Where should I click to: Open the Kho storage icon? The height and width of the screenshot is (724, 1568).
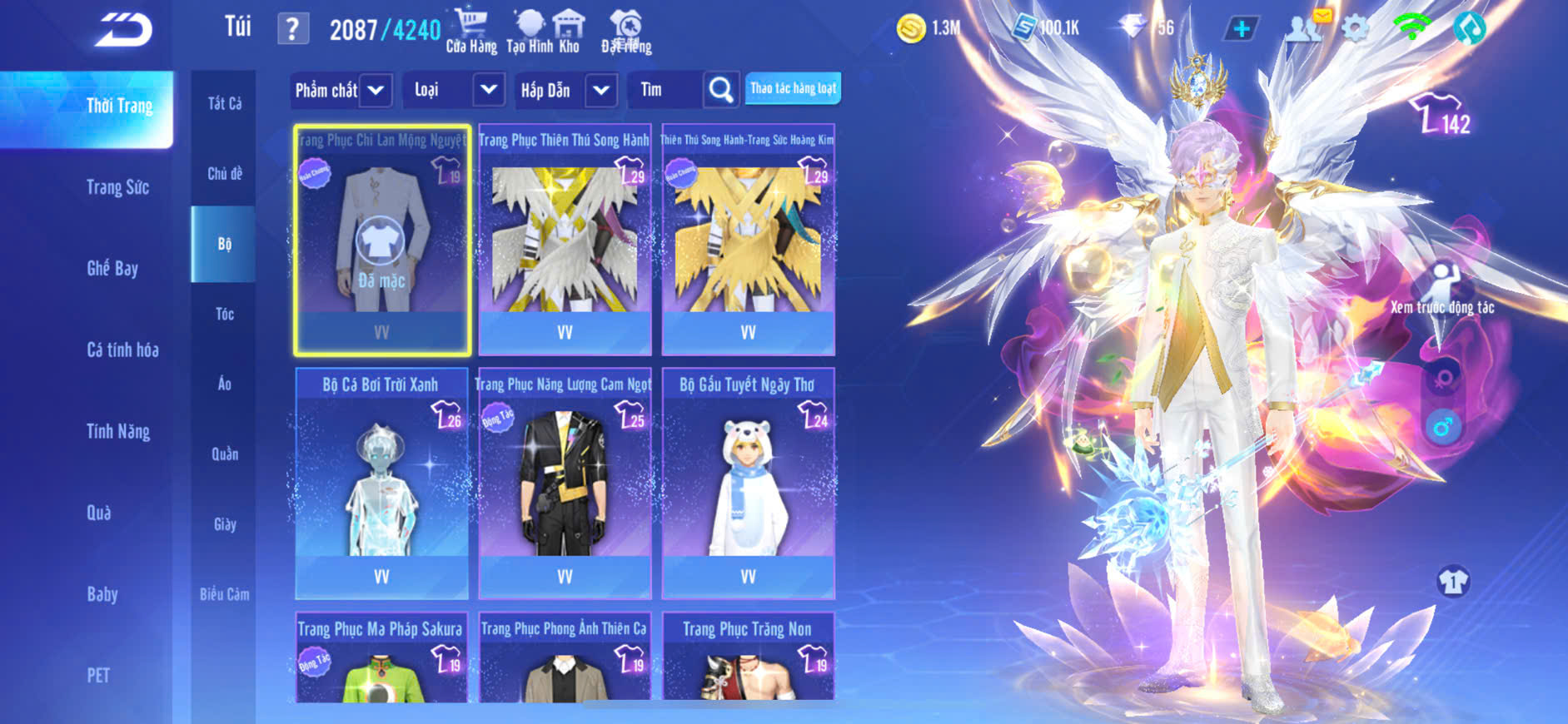pos(570,32)
